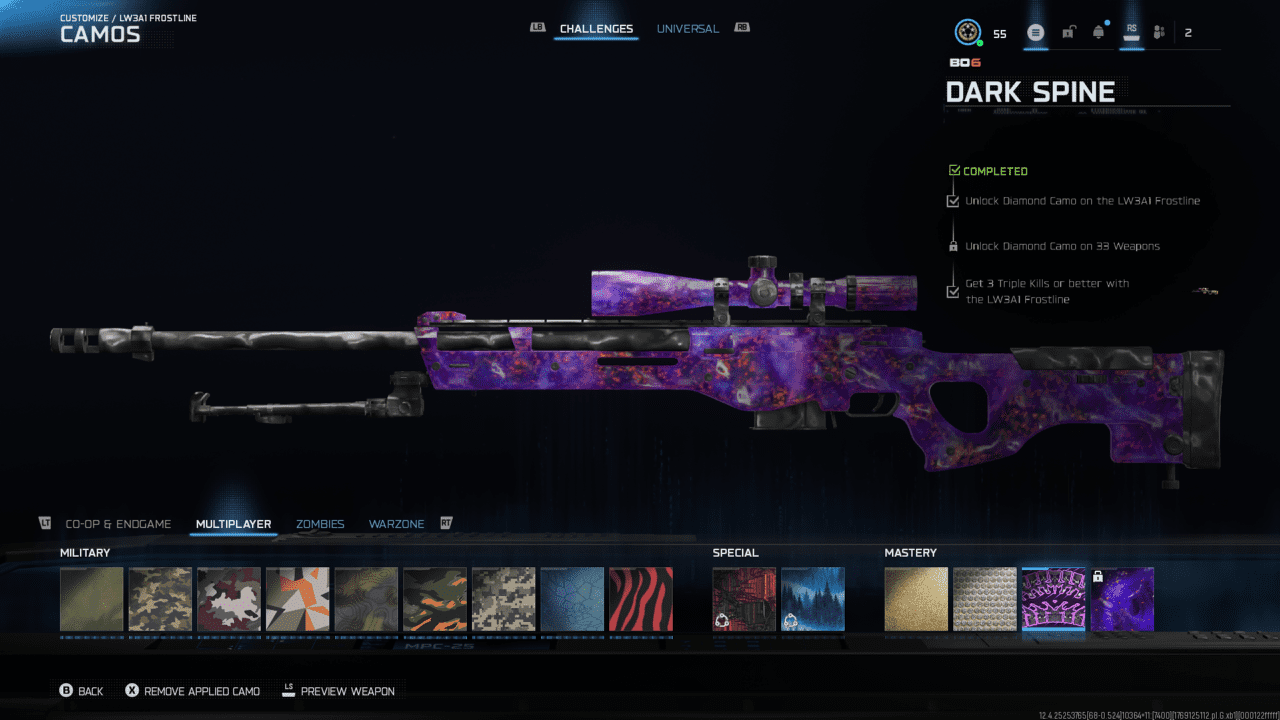Open the Warzone camo category
Viewport: 1280px width, 720px height.
[x=396, y=524]
